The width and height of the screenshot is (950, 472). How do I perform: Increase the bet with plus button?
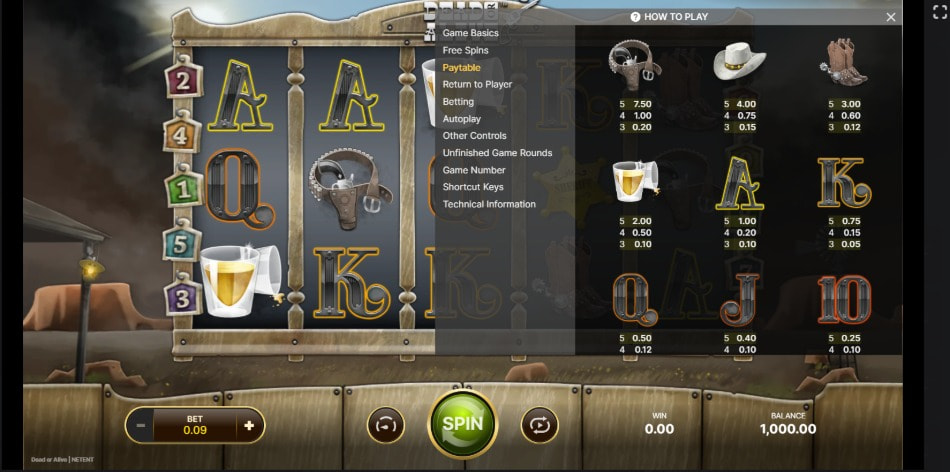249,425
